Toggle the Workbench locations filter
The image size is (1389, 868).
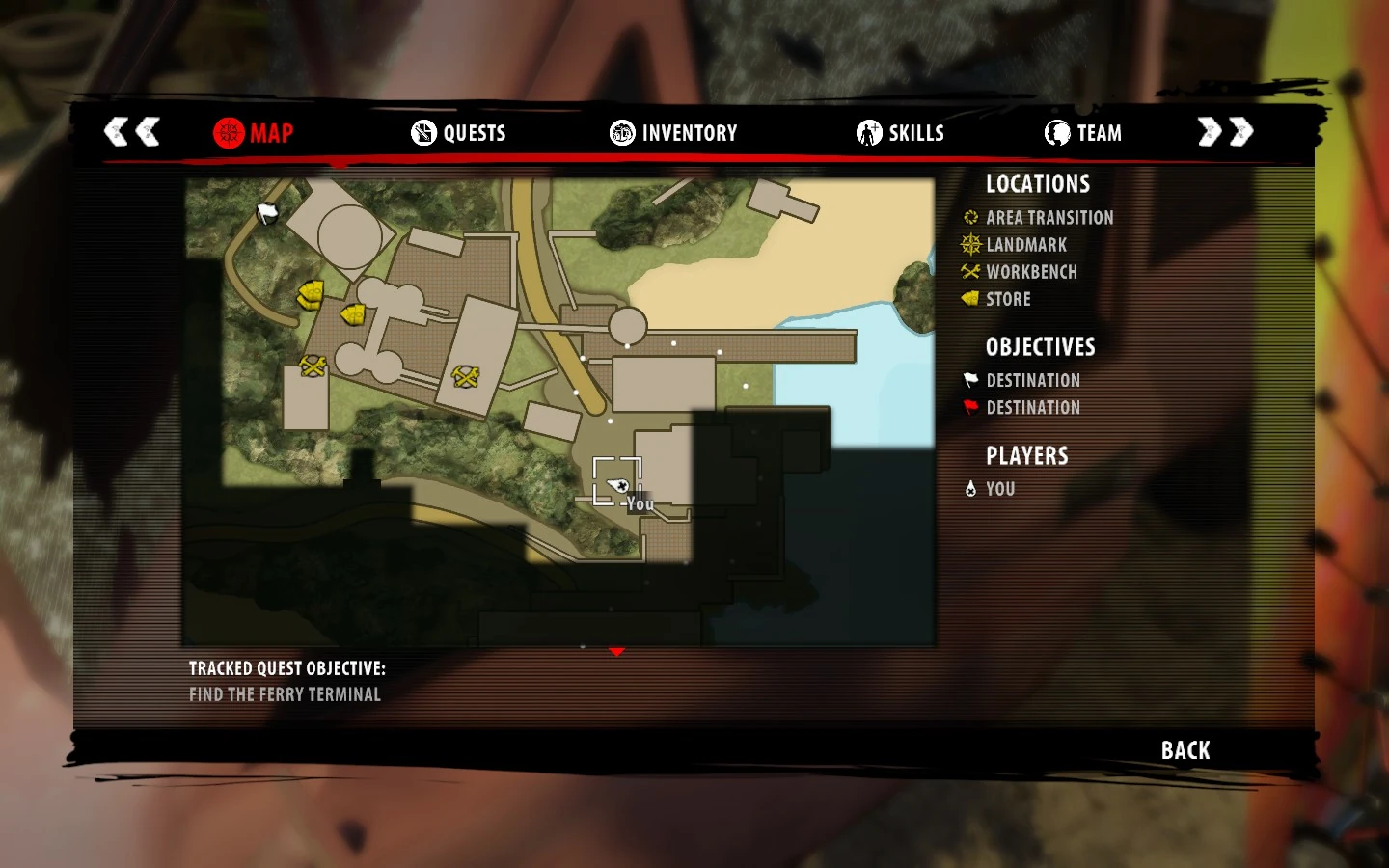1031,272
